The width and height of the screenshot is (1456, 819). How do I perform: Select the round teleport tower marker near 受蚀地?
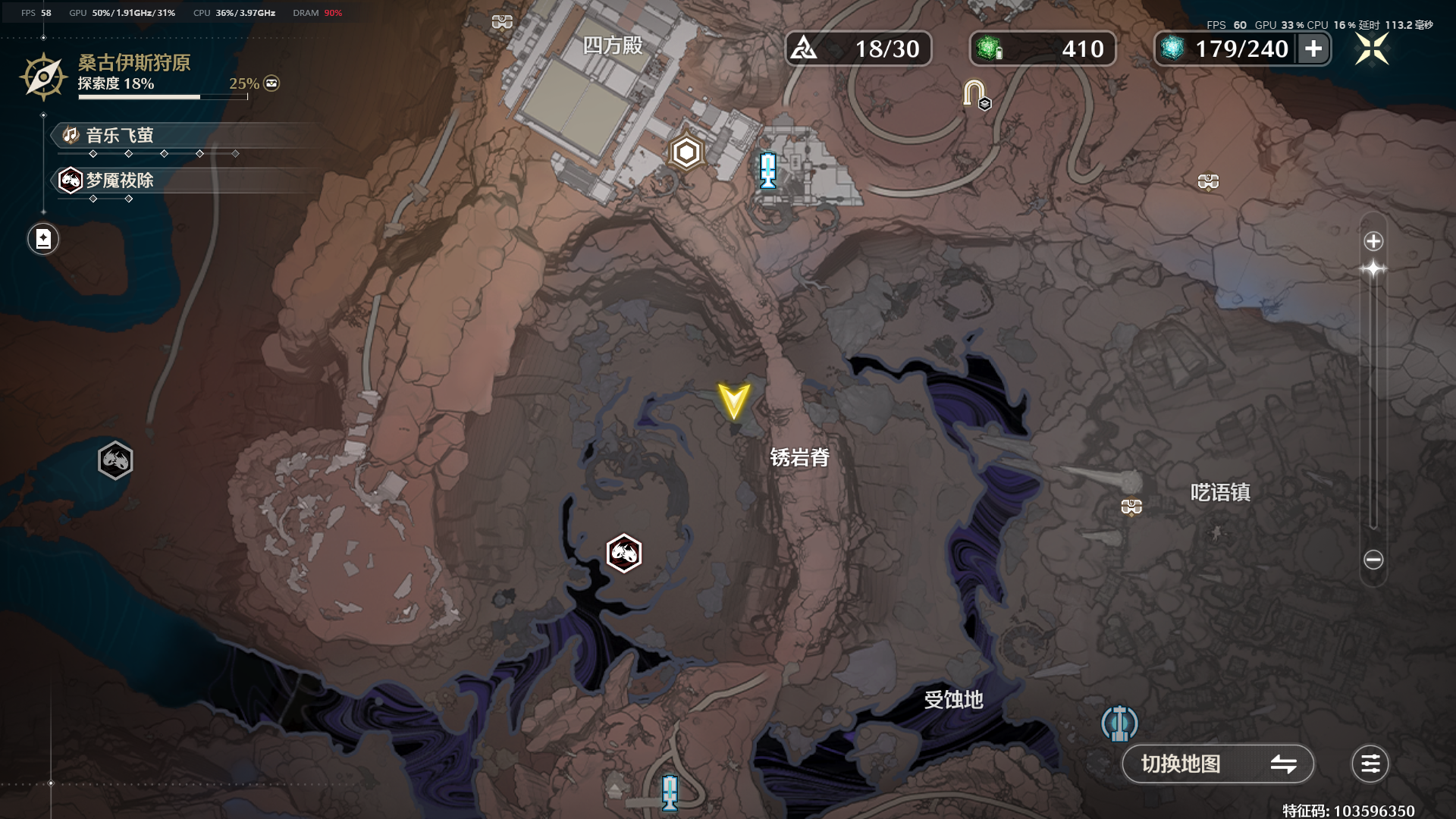(x=1119, y=723)
